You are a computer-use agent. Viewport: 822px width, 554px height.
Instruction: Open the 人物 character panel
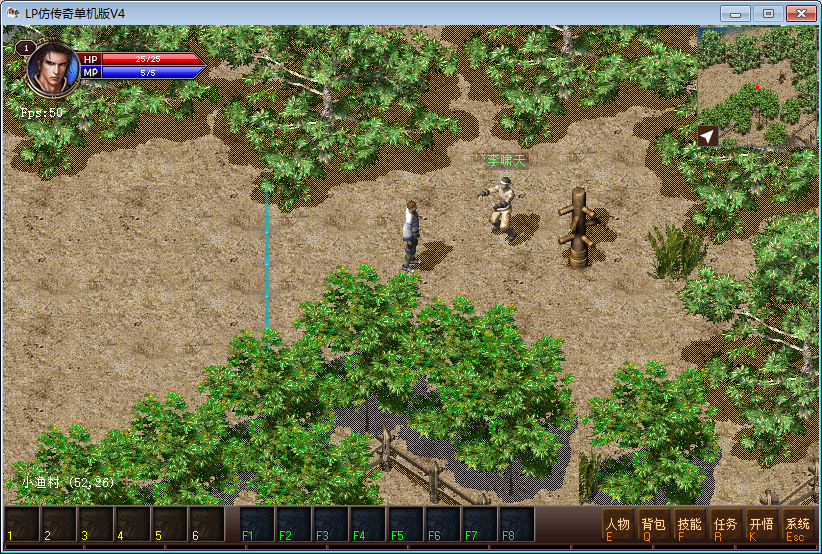click(x=617, y=526)
